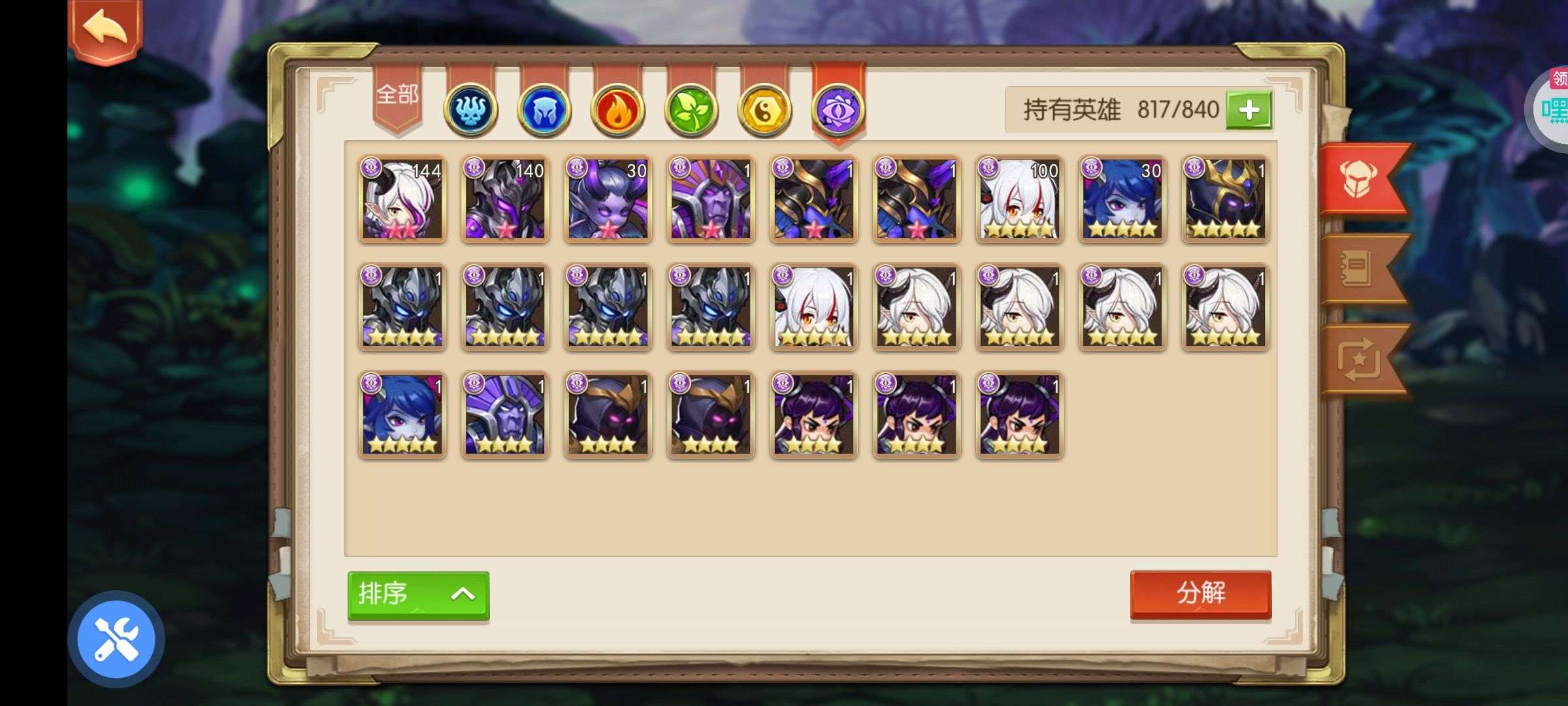Go back with the orange arrow button
The height and width of the screenshot is (706, 1568).
pos(105,29)
